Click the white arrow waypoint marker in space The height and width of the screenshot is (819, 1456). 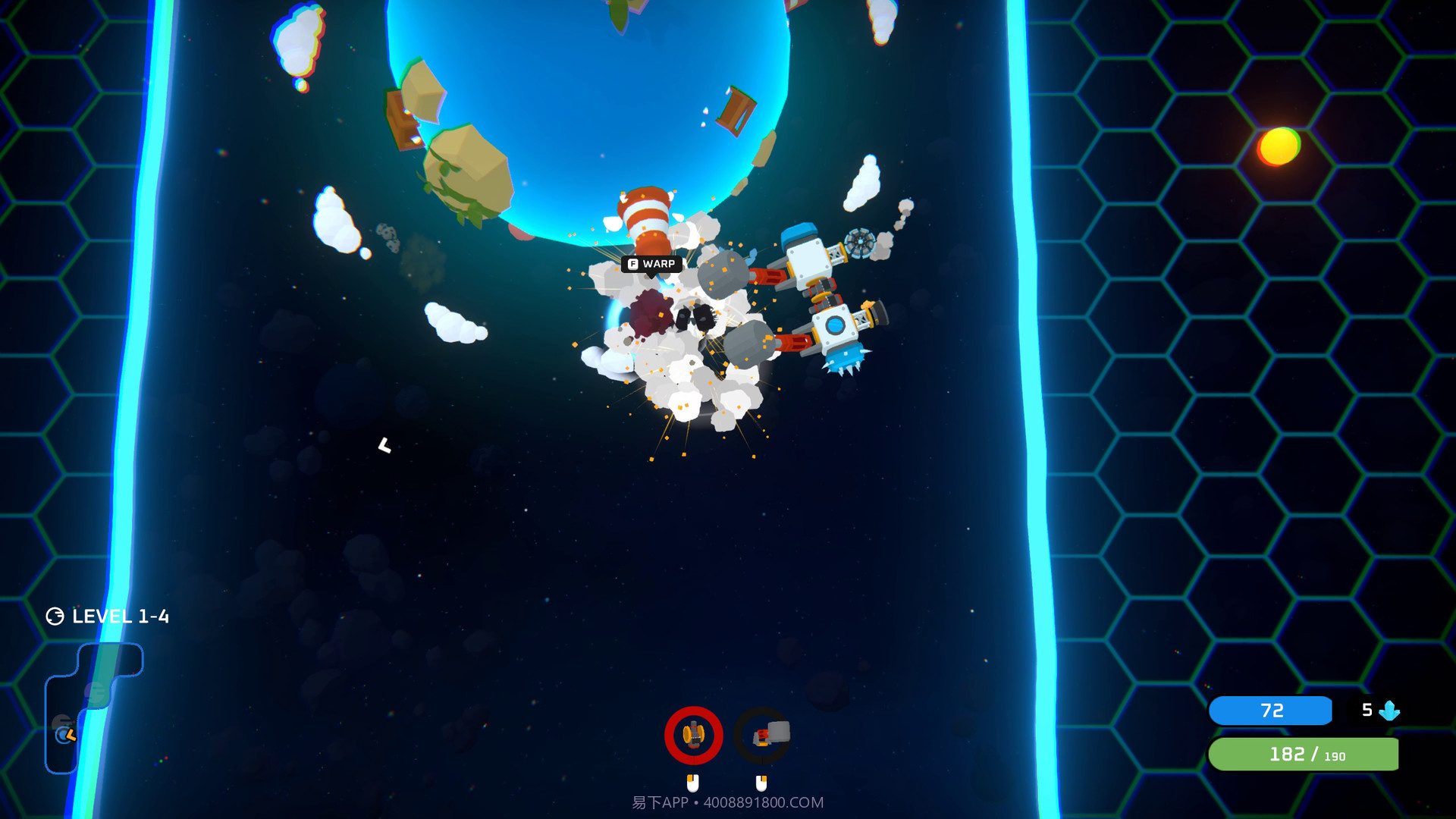(x=386, y=447)
